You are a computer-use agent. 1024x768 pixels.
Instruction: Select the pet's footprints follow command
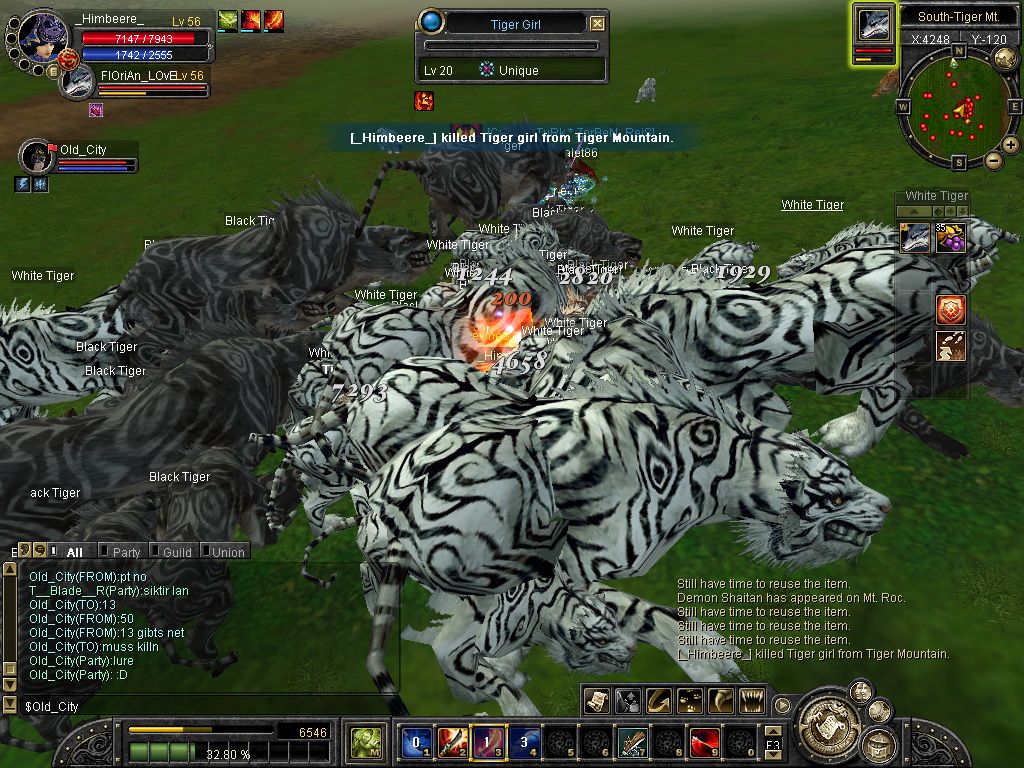coord(949,346)
